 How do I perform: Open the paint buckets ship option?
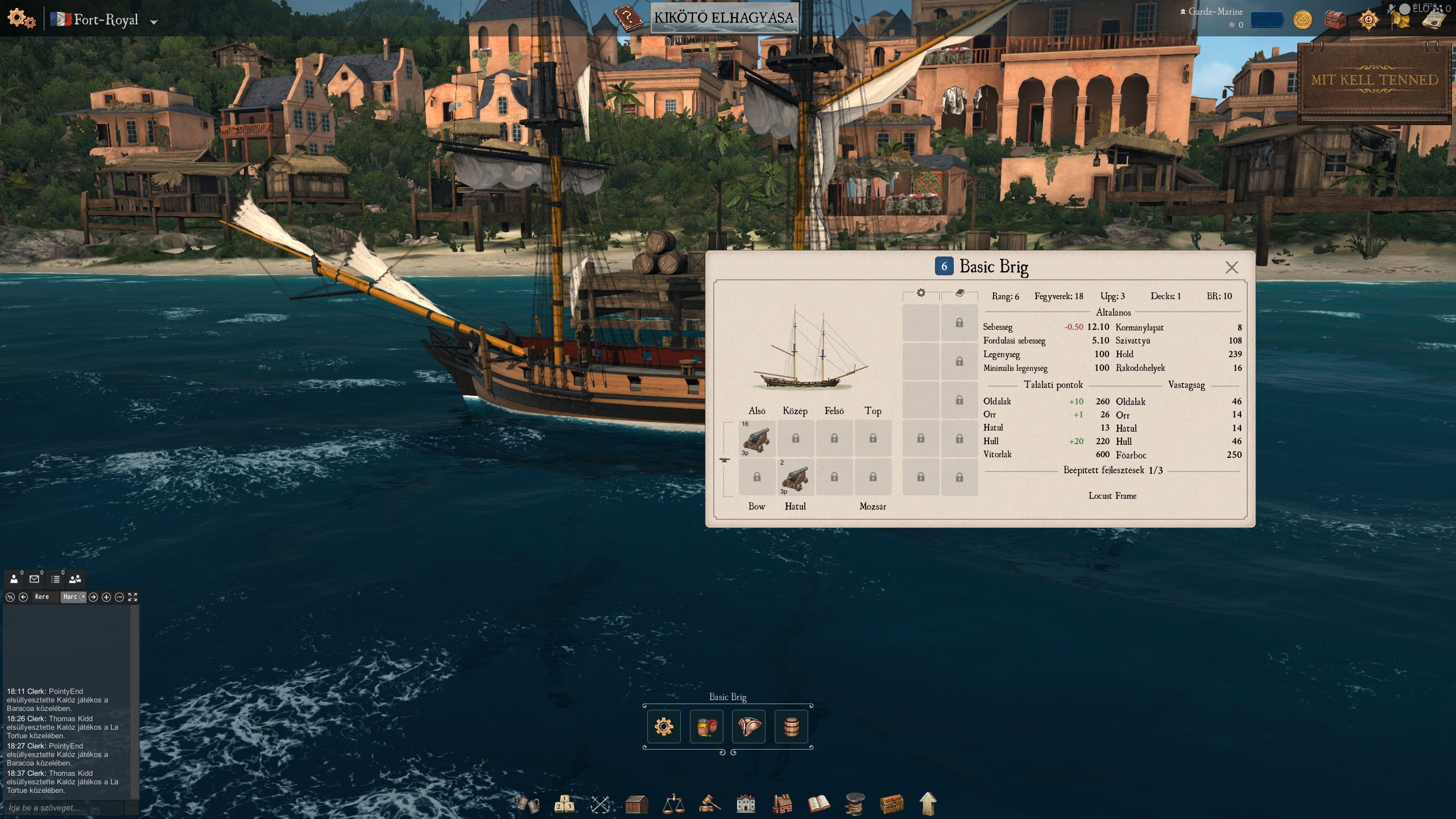(706, 726)
